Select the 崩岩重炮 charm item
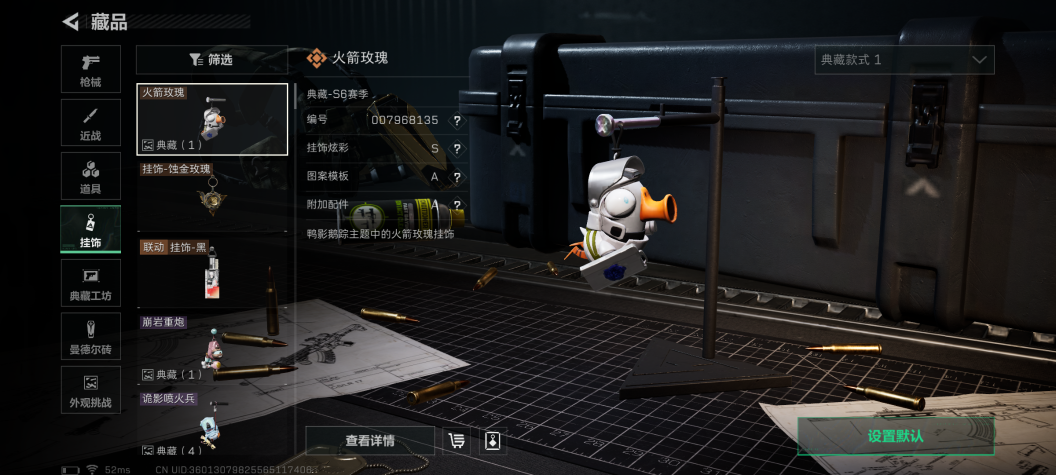The image size is (1056, 475). click(212, 349)
